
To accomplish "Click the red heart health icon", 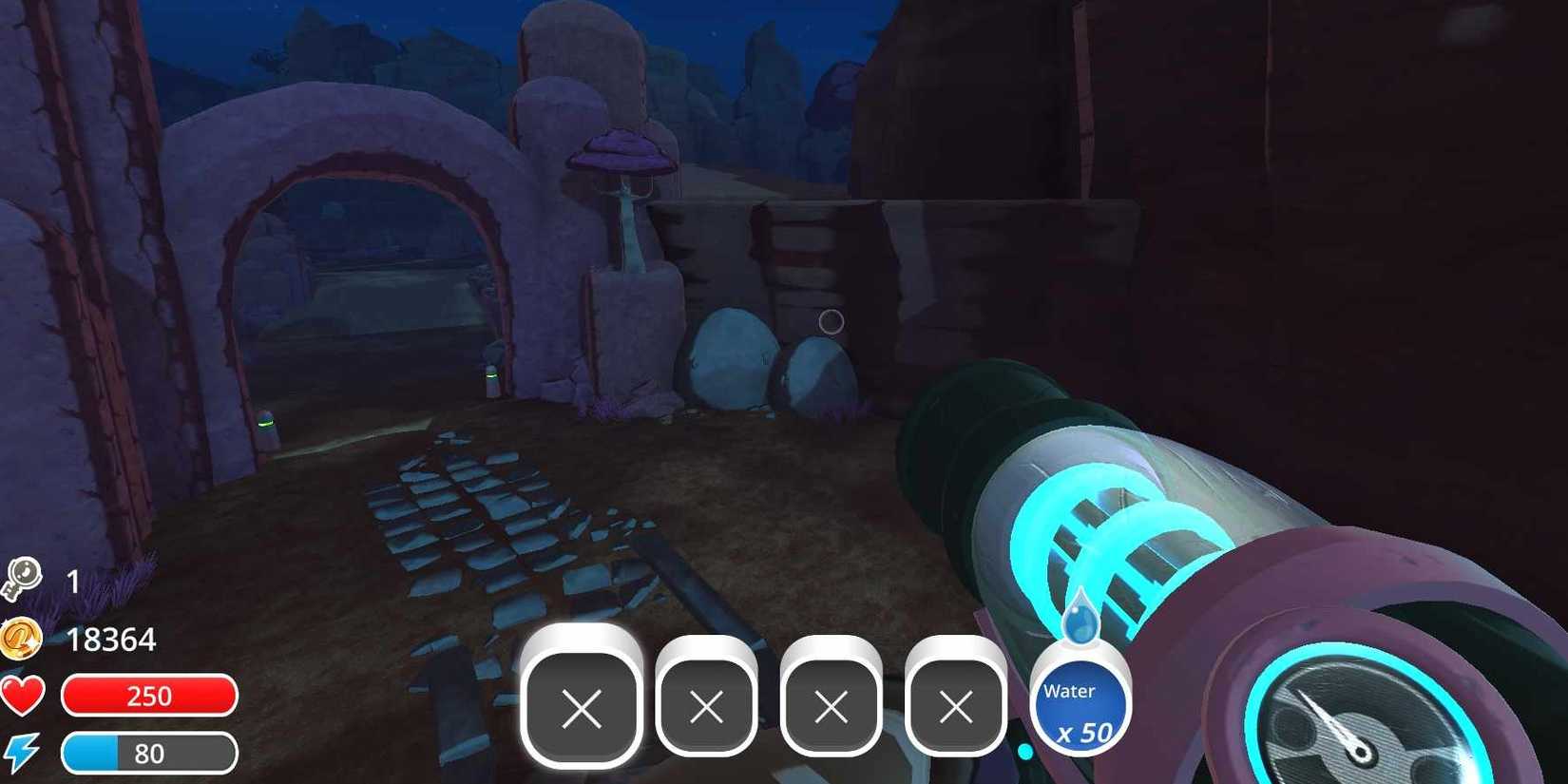I will [x=24, y=696].
